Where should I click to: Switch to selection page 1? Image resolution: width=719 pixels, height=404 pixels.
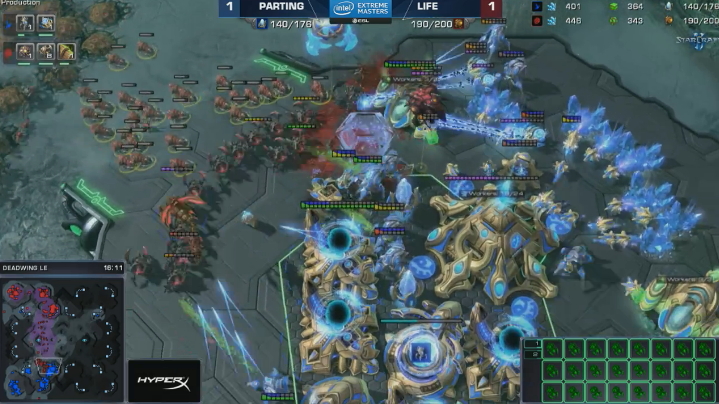click(535, 343)
